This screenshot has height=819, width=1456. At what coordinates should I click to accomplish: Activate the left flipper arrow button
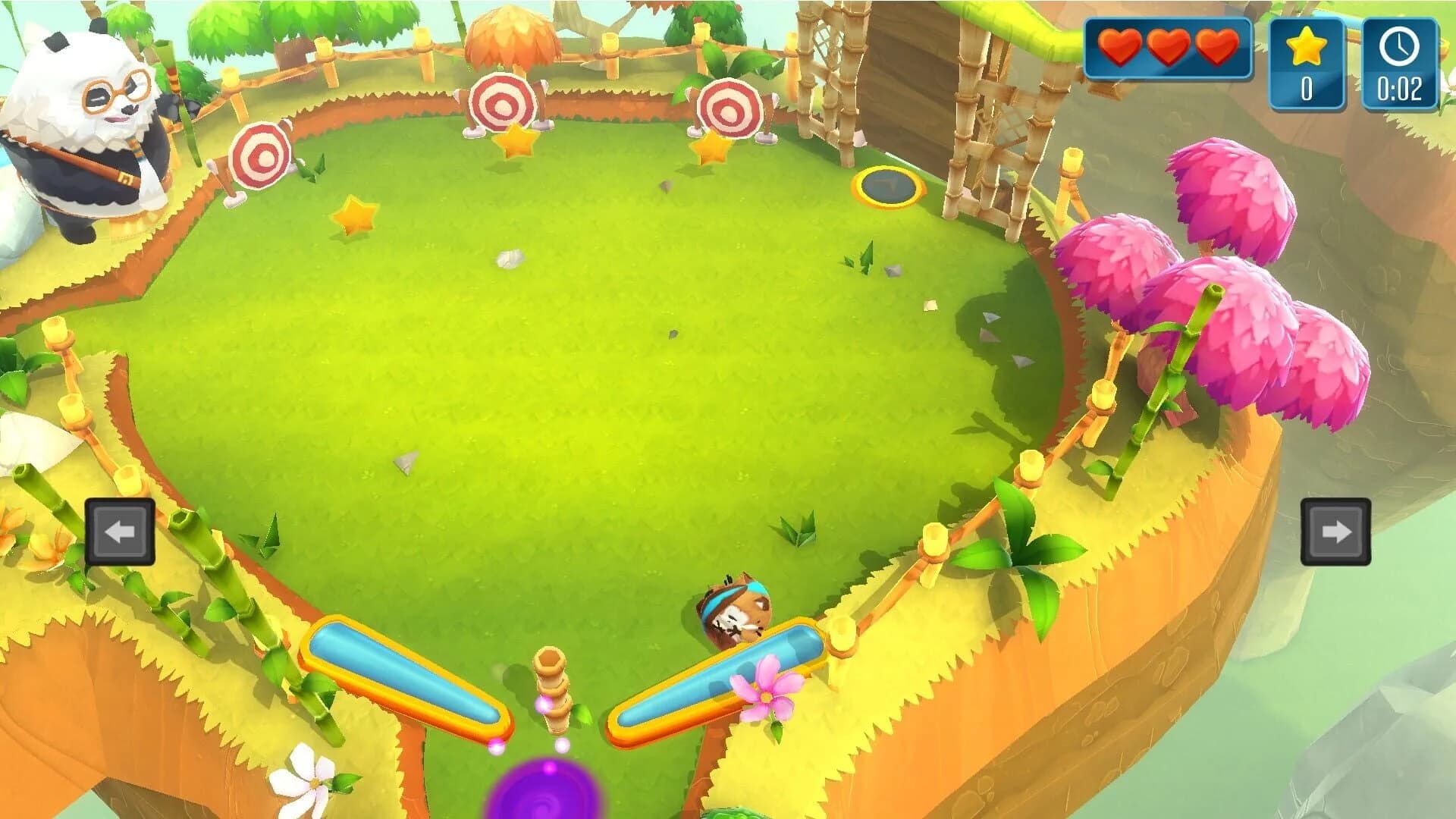[120, 532]
